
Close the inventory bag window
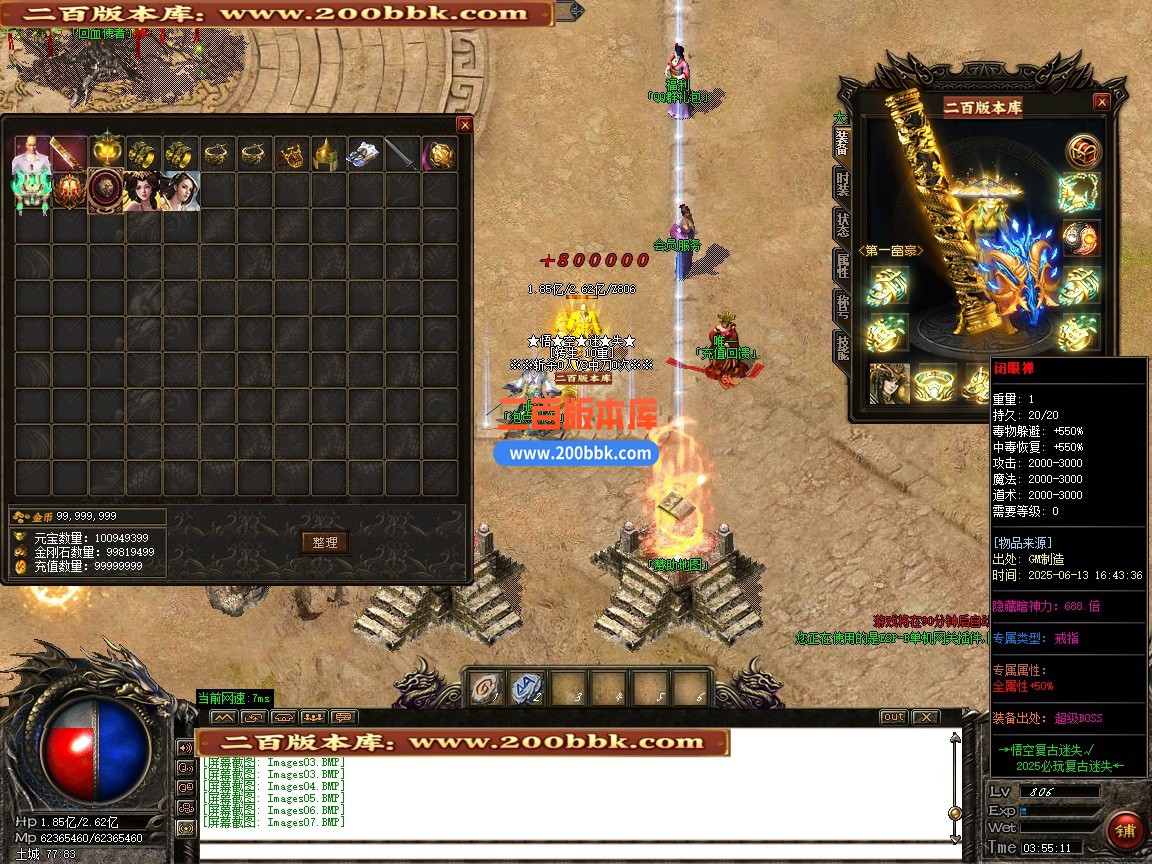click(464, 125)
